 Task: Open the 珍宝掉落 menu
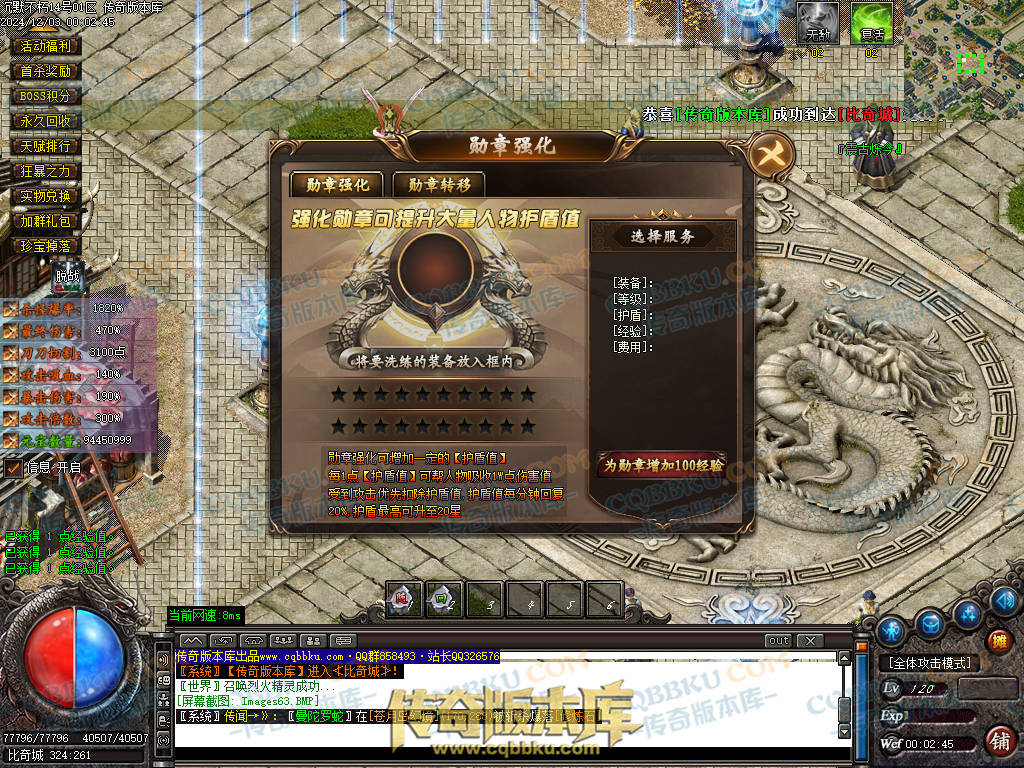(x=45, y=246)
